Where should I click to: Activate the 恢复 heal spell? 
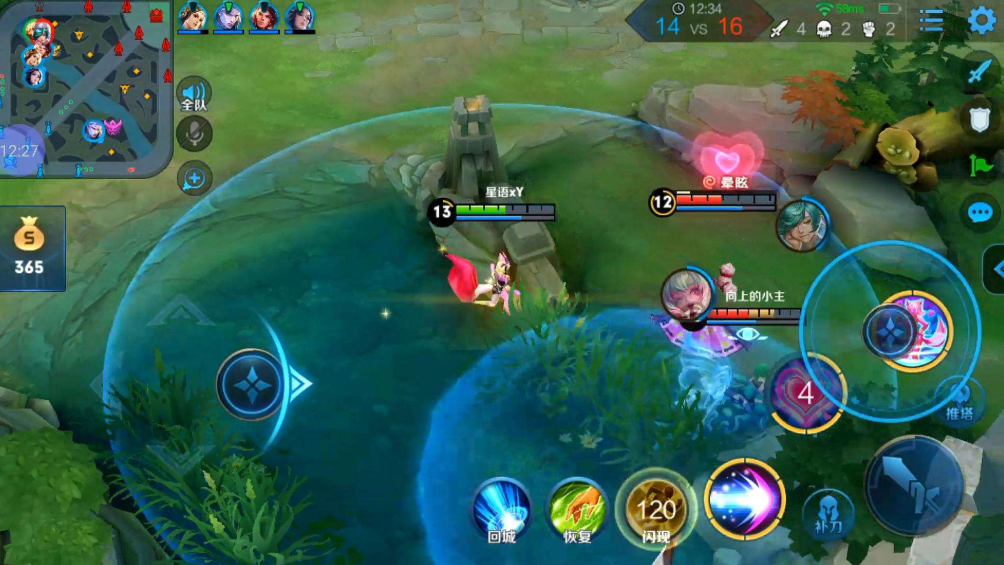578,508
